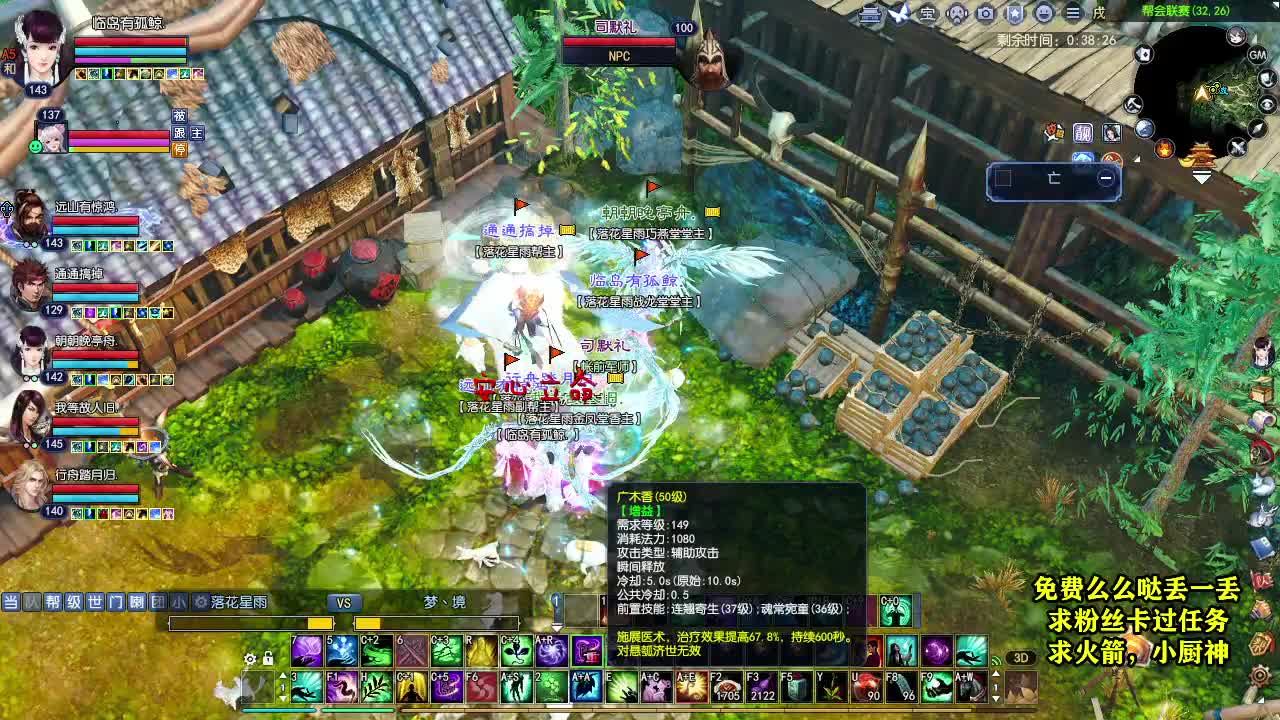Toggle the lock icon on the skill bar
The width and height of the screenshot is (1280, 720).
[x=268, y=659]
